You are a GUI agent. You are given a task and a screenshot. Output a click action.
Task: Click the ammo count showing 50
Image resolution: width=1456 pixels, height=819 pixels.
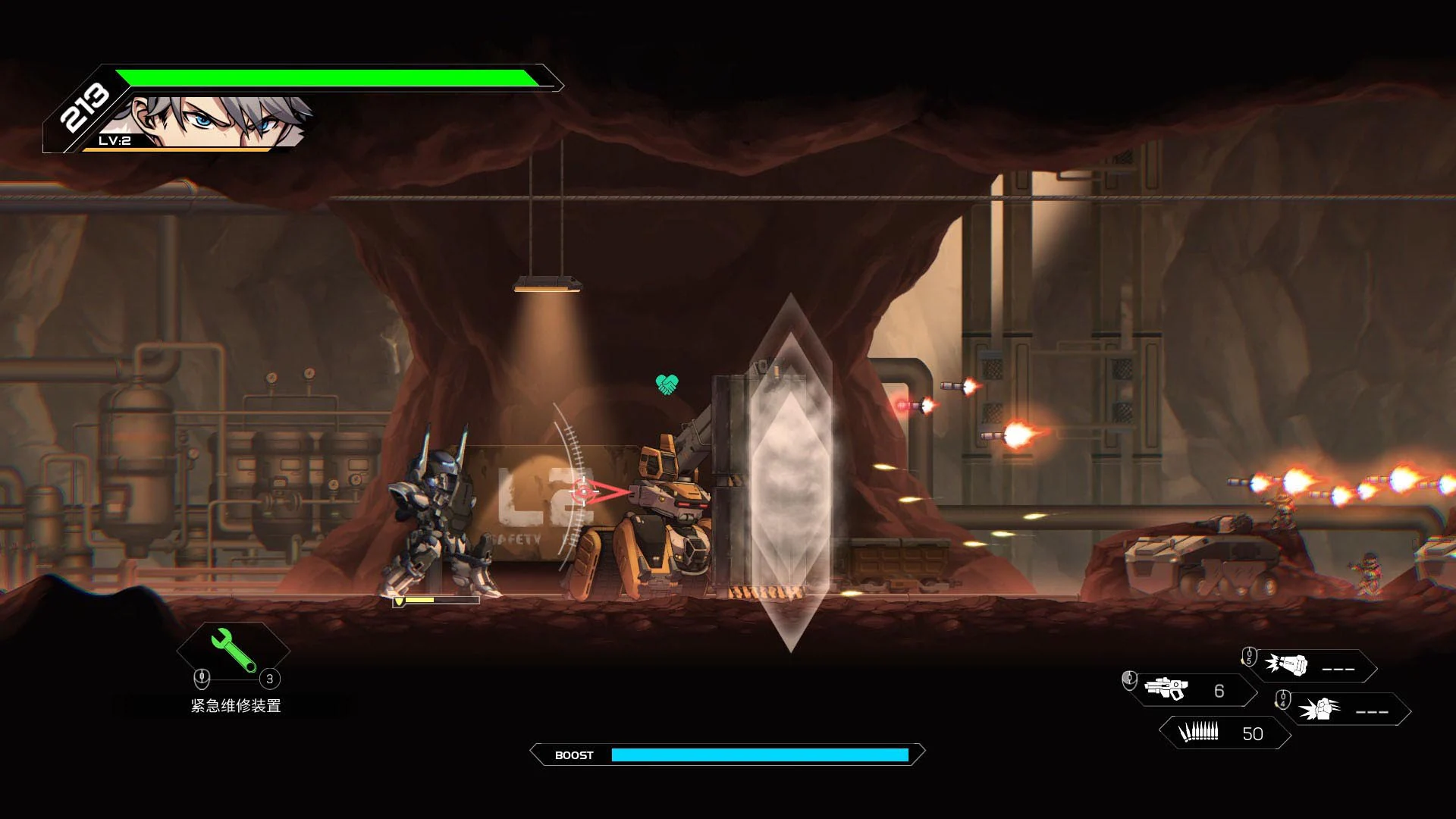coord(1253,733)
